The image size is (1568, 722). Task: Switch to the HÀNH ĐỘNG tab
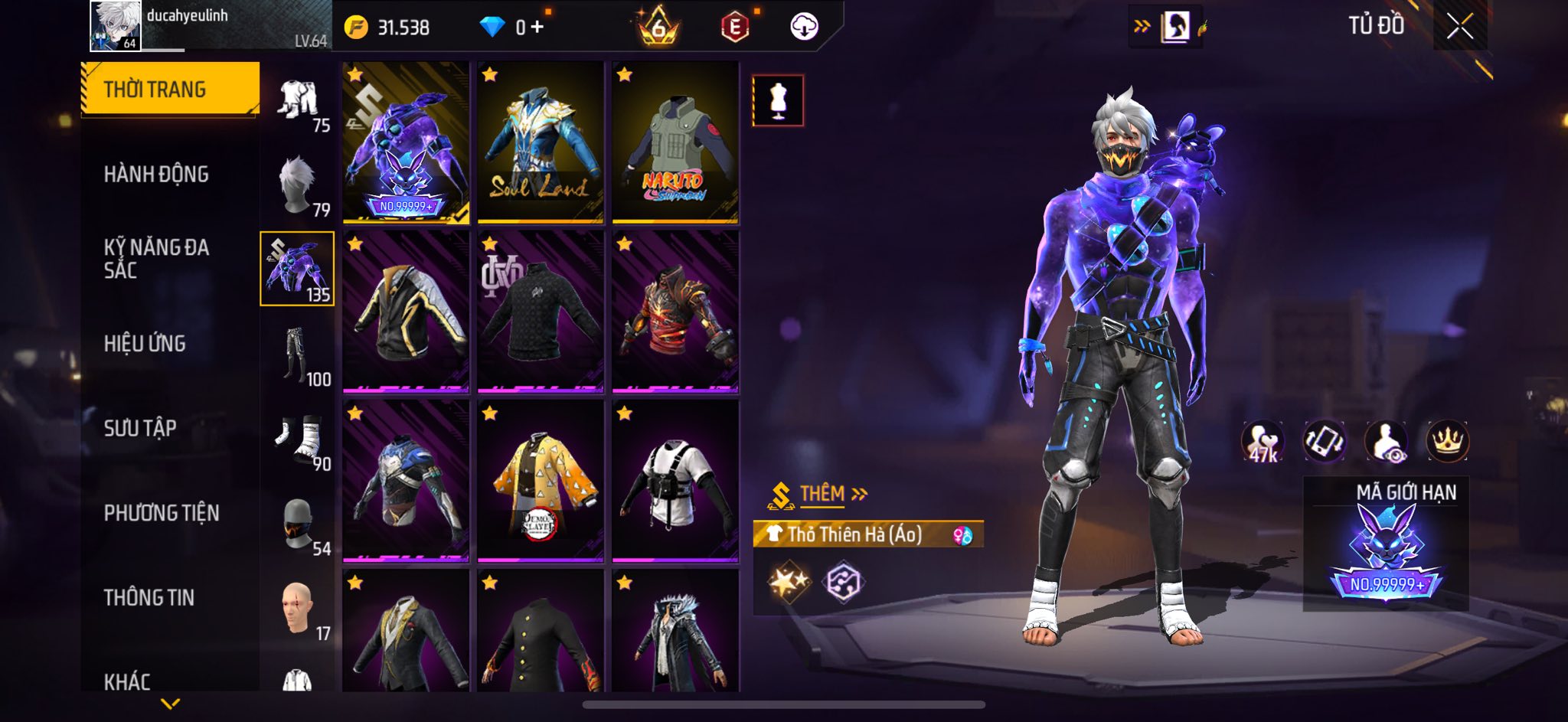[156, 175]
